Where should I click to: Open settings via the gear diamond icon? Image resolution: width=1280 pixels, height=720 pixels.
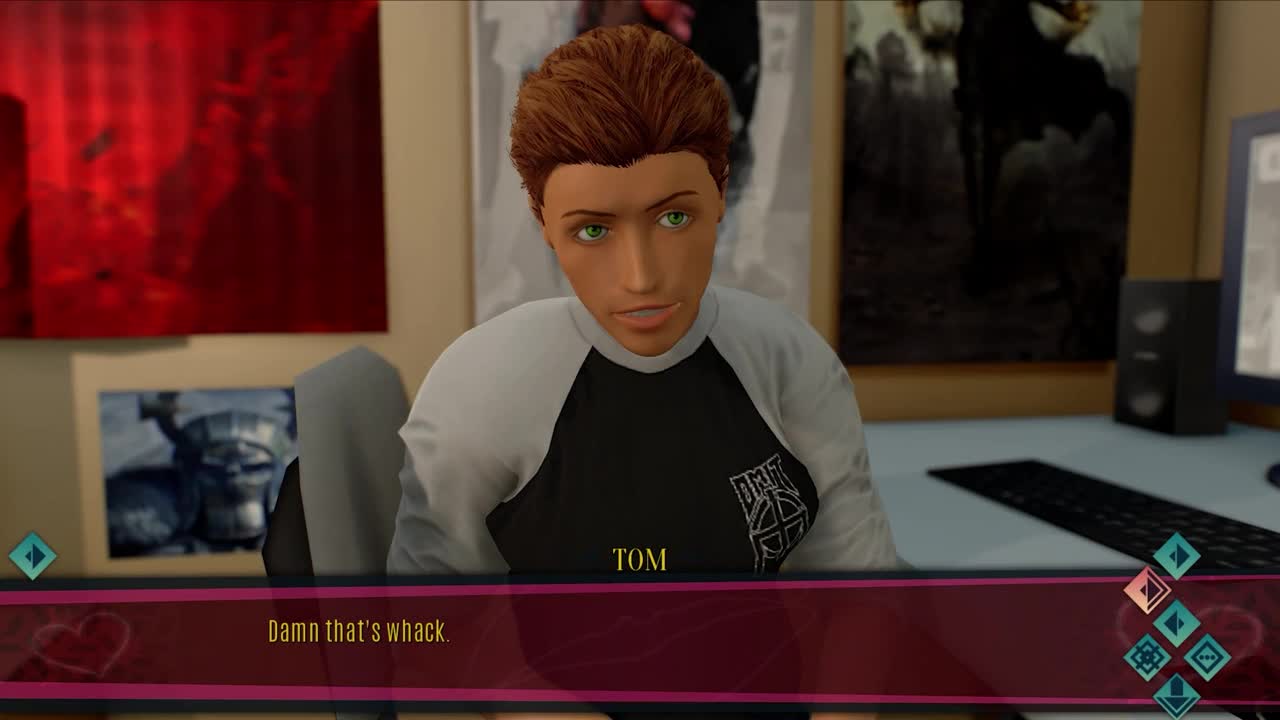coord(1146,657)
